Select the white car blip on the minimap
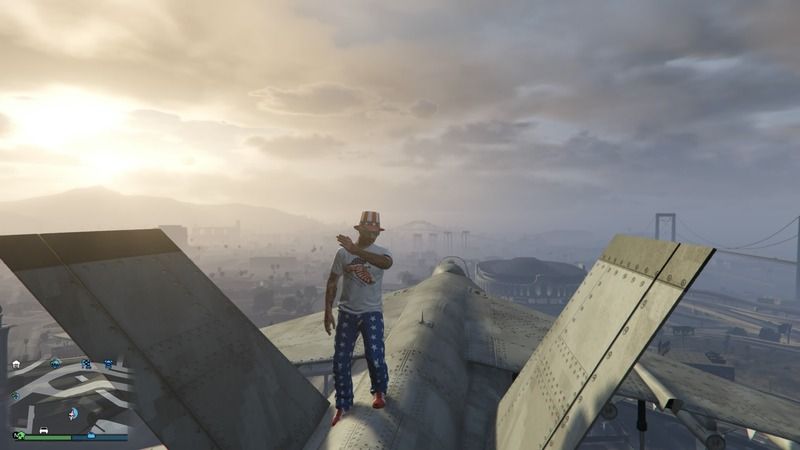800x450 pixels. point(44,430)
